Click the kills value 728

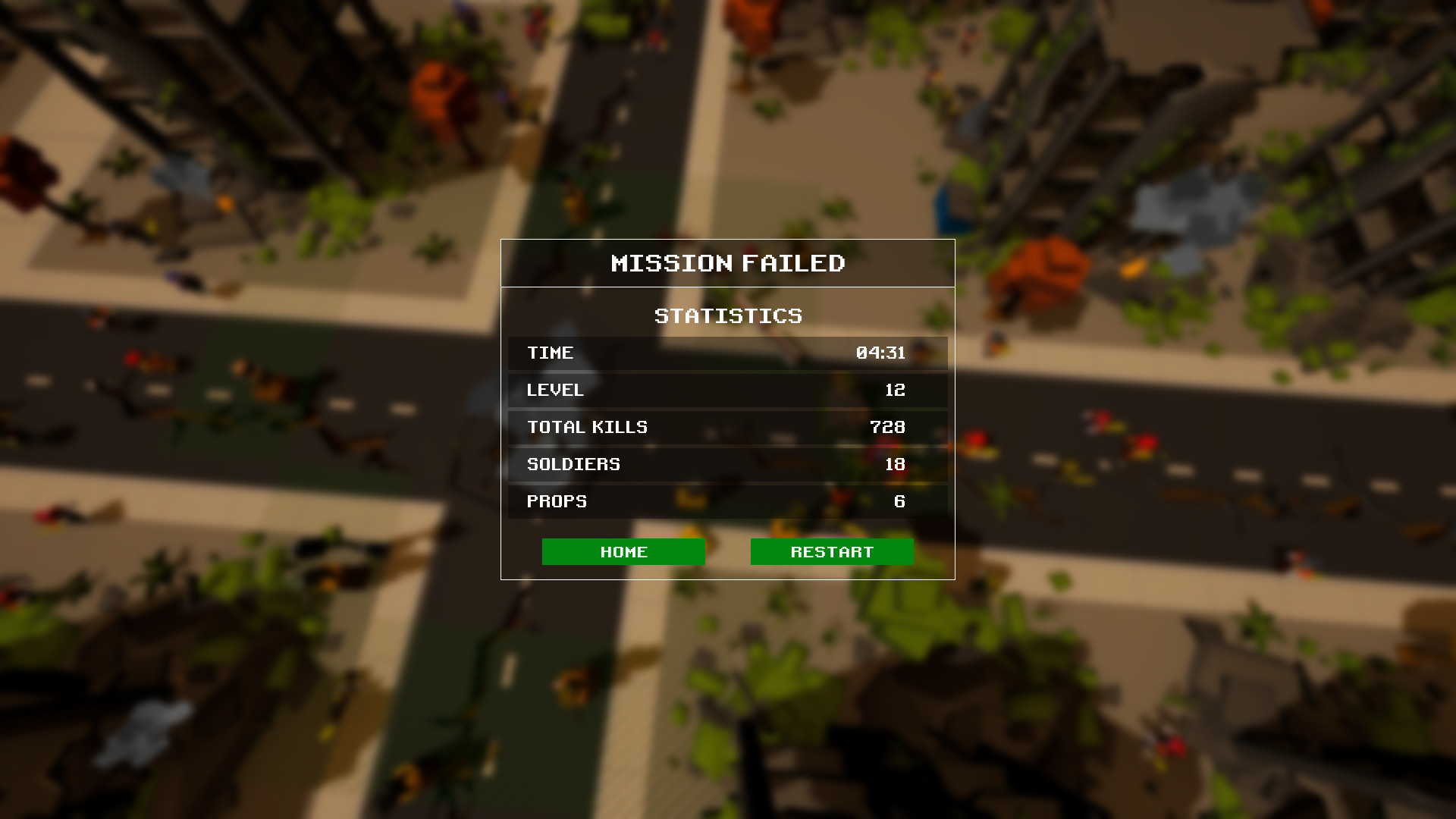coord(888,427)
